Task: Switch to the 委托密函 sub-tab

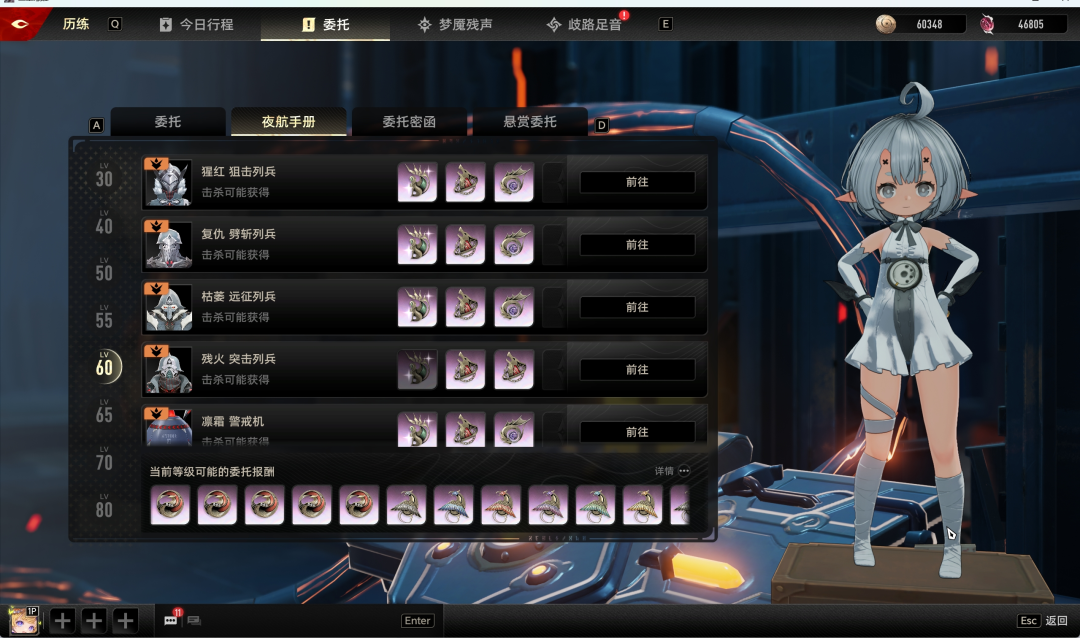Action: click(410, 122)
